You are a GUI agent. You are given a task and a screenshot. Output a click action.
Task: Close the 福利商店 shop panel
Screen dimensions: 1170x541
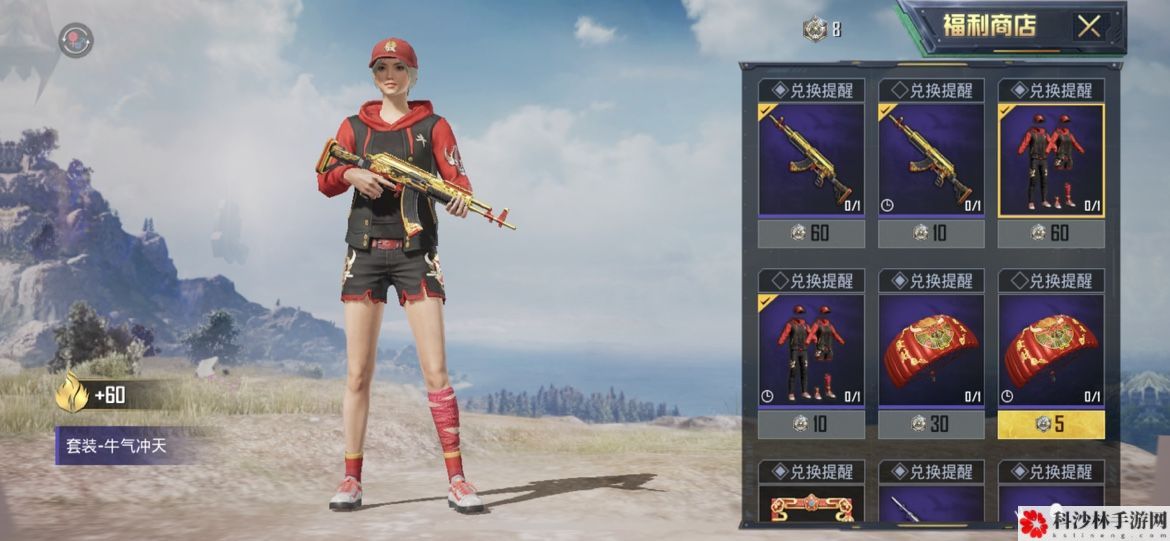click(1088, 26)
